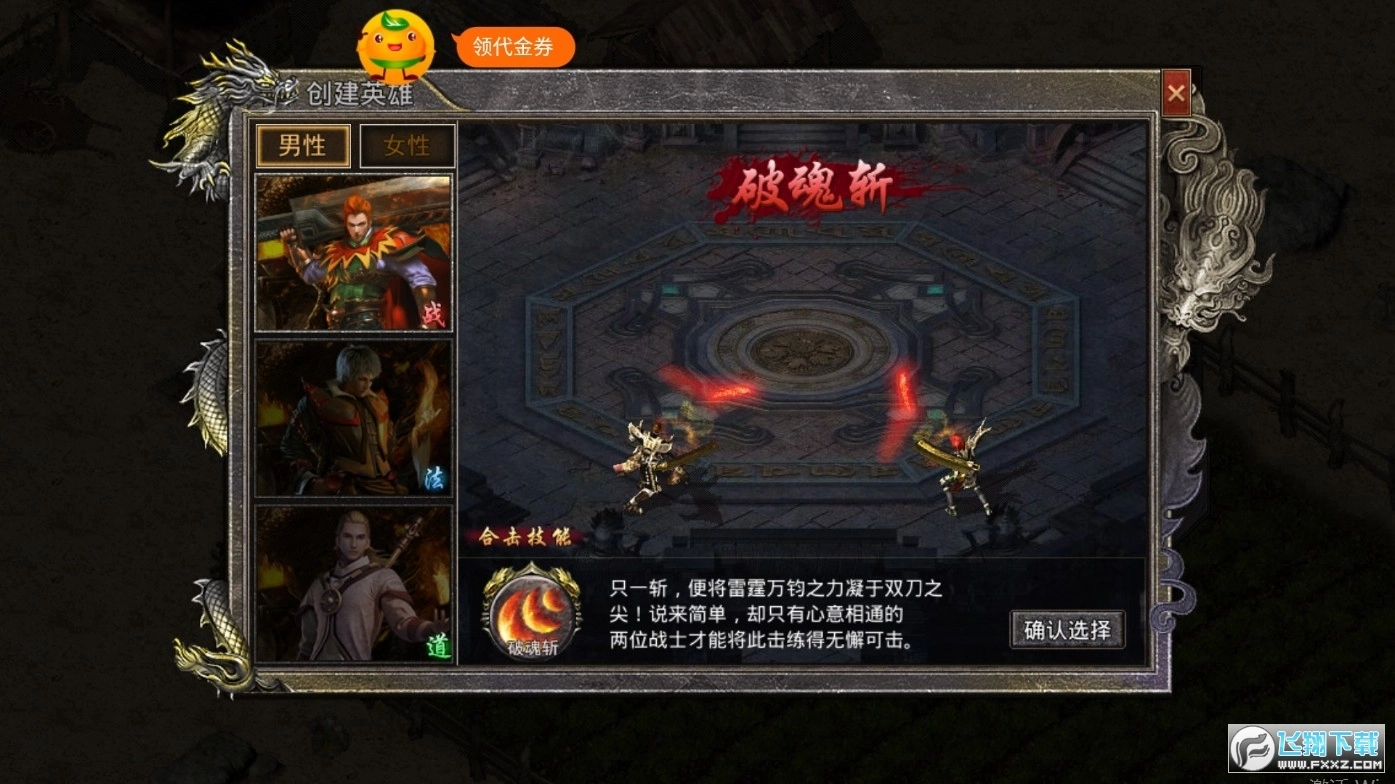Click the 合击技能 banner ribbon
1395x784 pixels.
527,537
